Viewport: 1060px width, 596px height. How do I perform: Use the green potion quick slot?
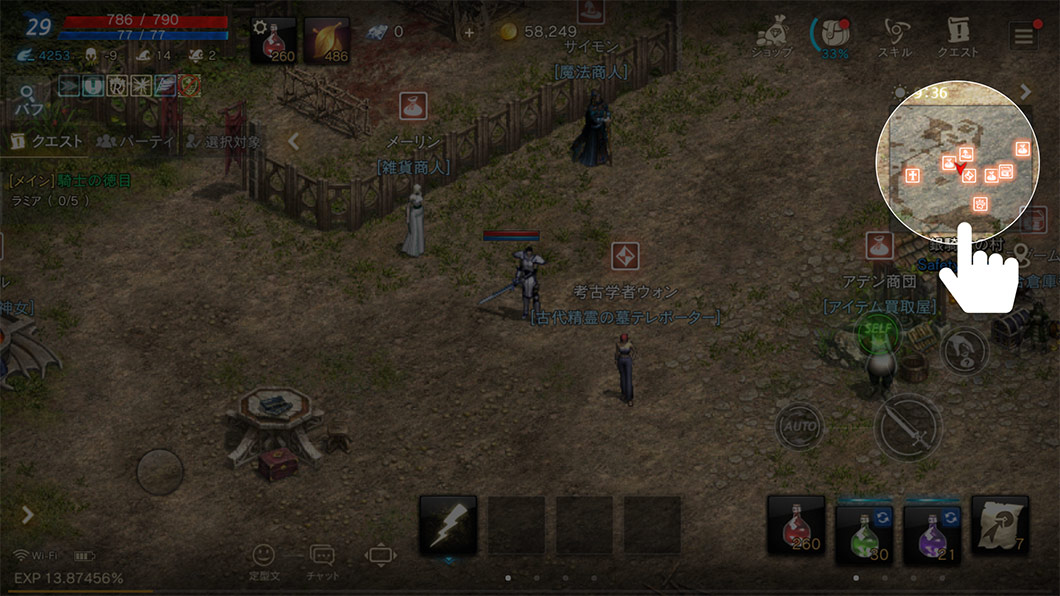click(x=864, y=528)
